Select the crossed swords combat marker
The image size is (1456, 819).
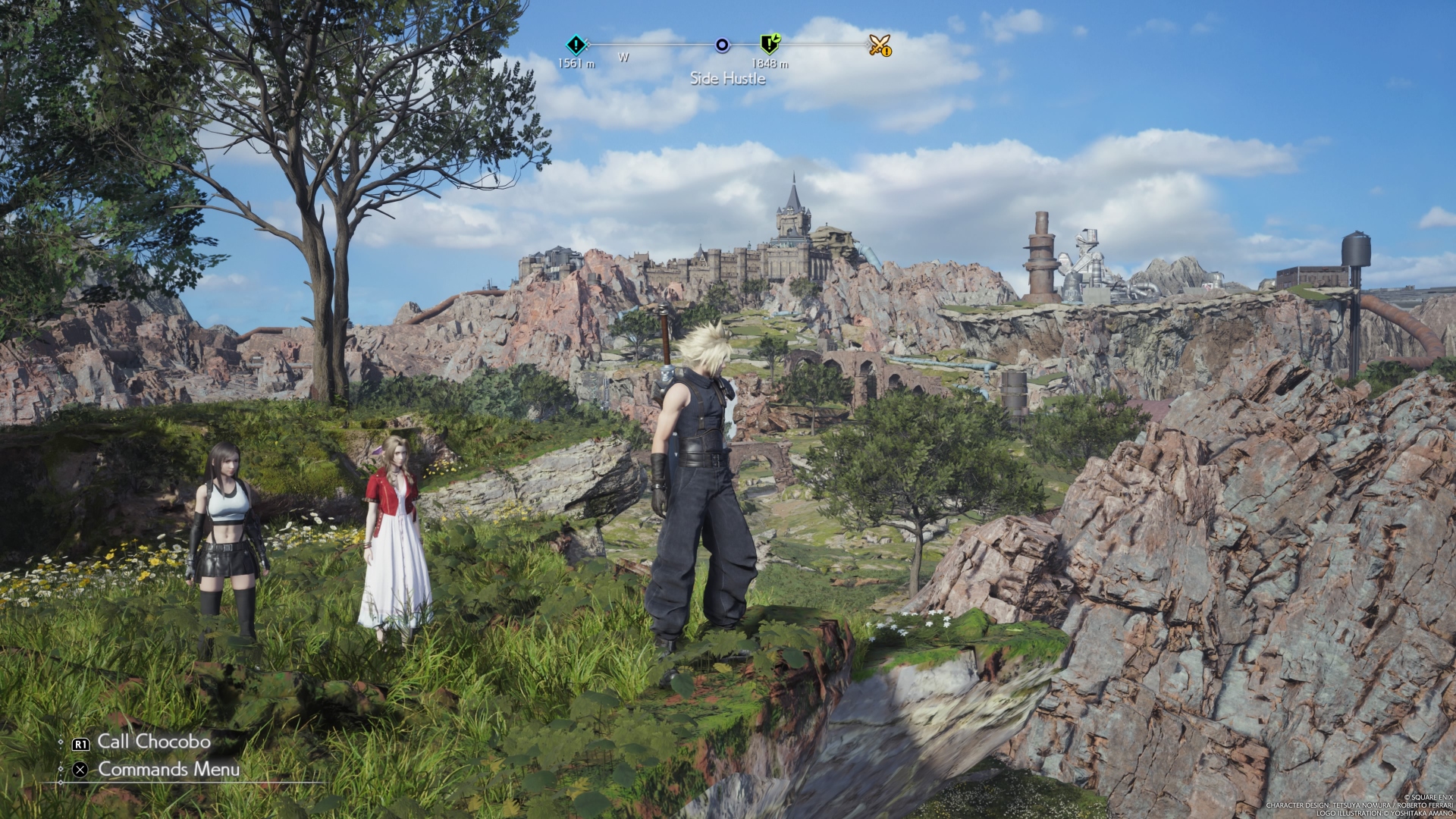pyautogui.click(x=880, y=45)
